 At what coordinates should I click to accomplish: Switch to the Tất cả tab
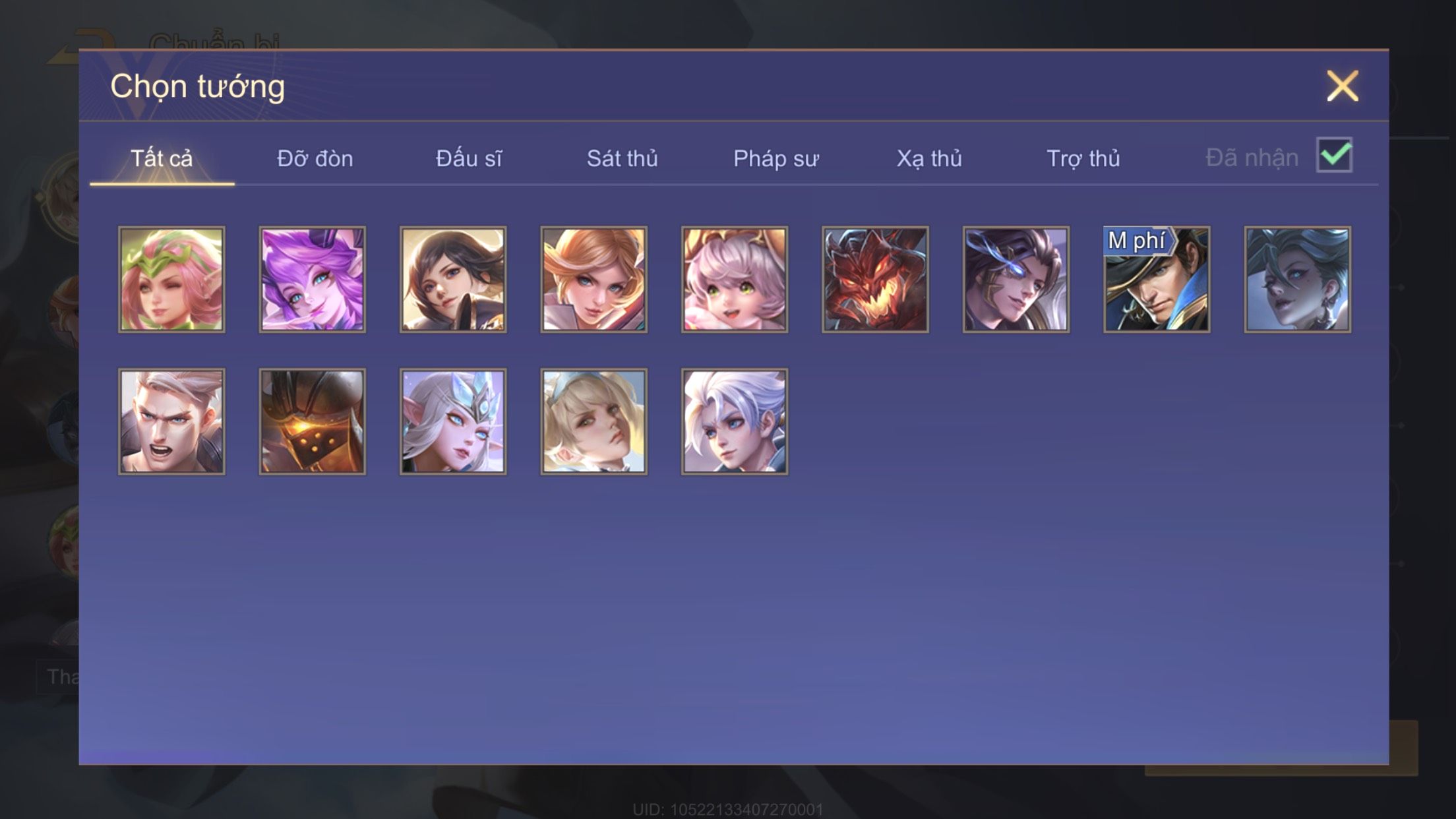(x=162, y=159)
